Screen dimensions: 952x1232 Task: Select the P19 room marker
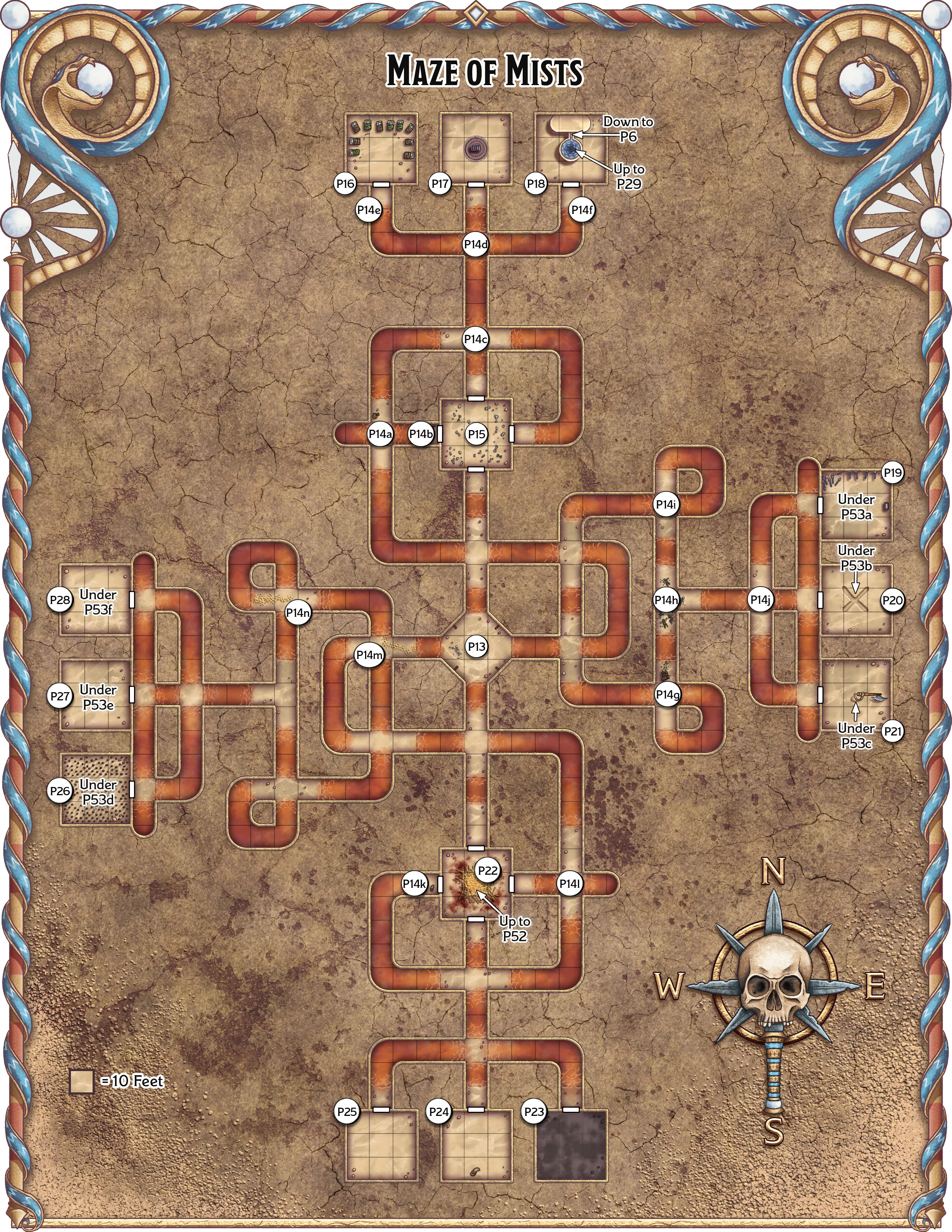tap(893, 473)
